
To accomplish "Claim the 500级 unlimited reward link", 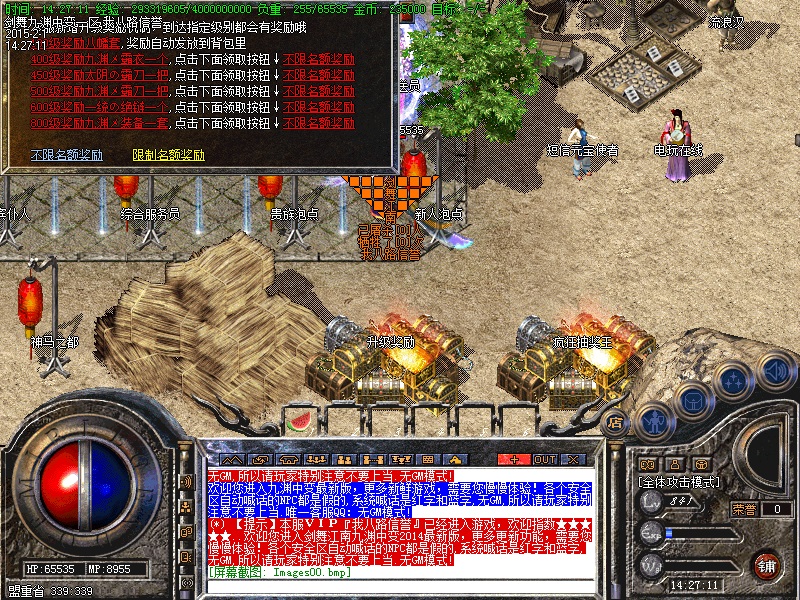I will (319, 91).
